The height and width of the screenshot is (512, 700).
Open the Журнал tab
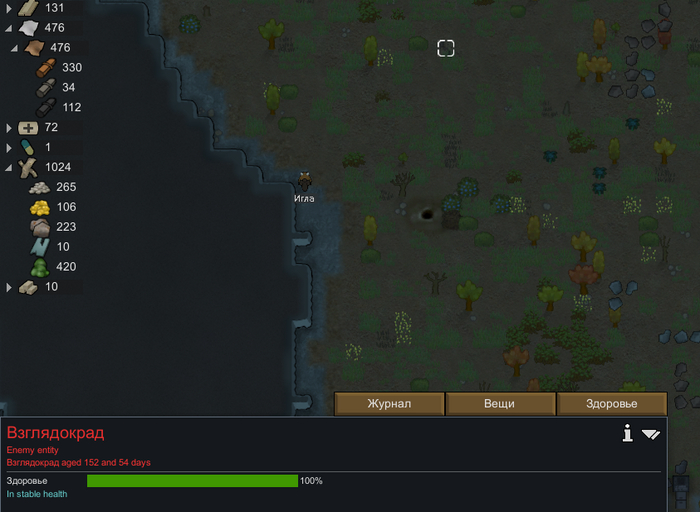click(x=389, y=404)
